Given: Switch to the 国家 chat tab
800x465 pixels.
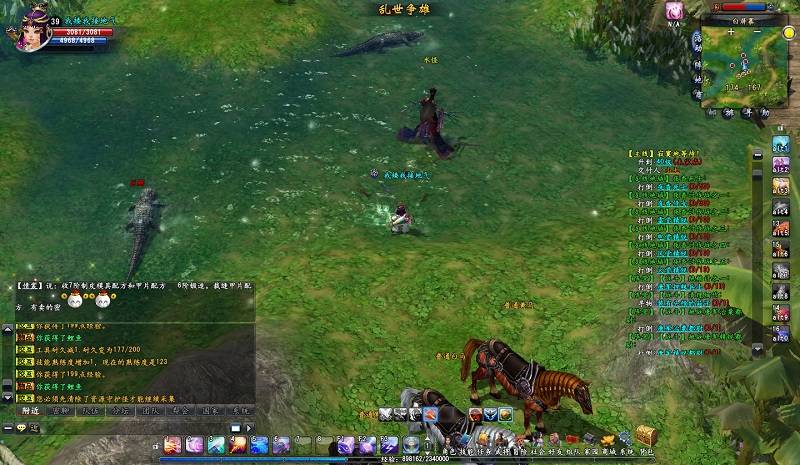Looking at the screenshot, I should pos(210,410).
